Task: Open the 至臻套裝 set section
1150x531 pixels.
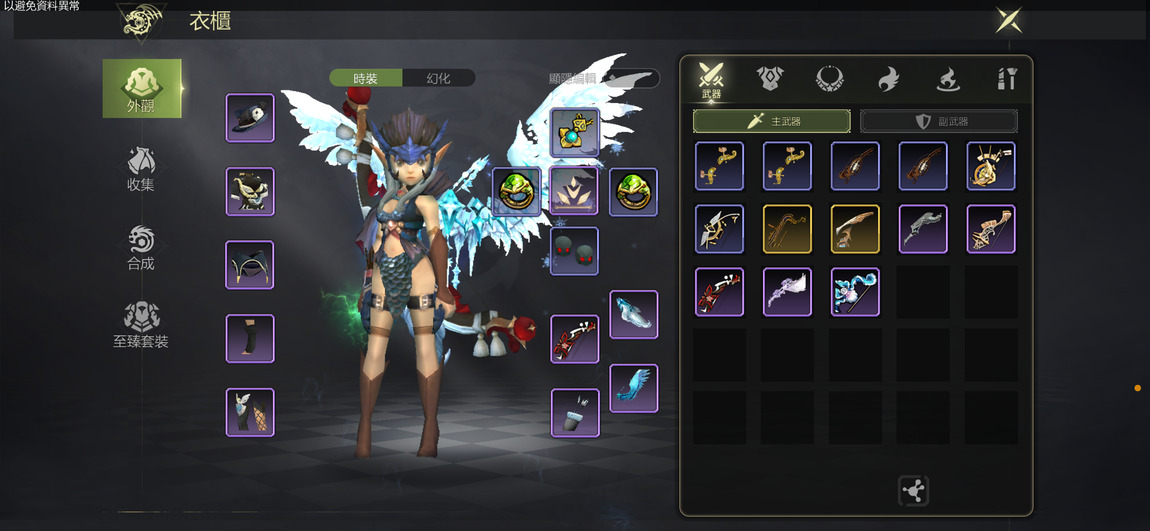Action: [x=141, y=325]
